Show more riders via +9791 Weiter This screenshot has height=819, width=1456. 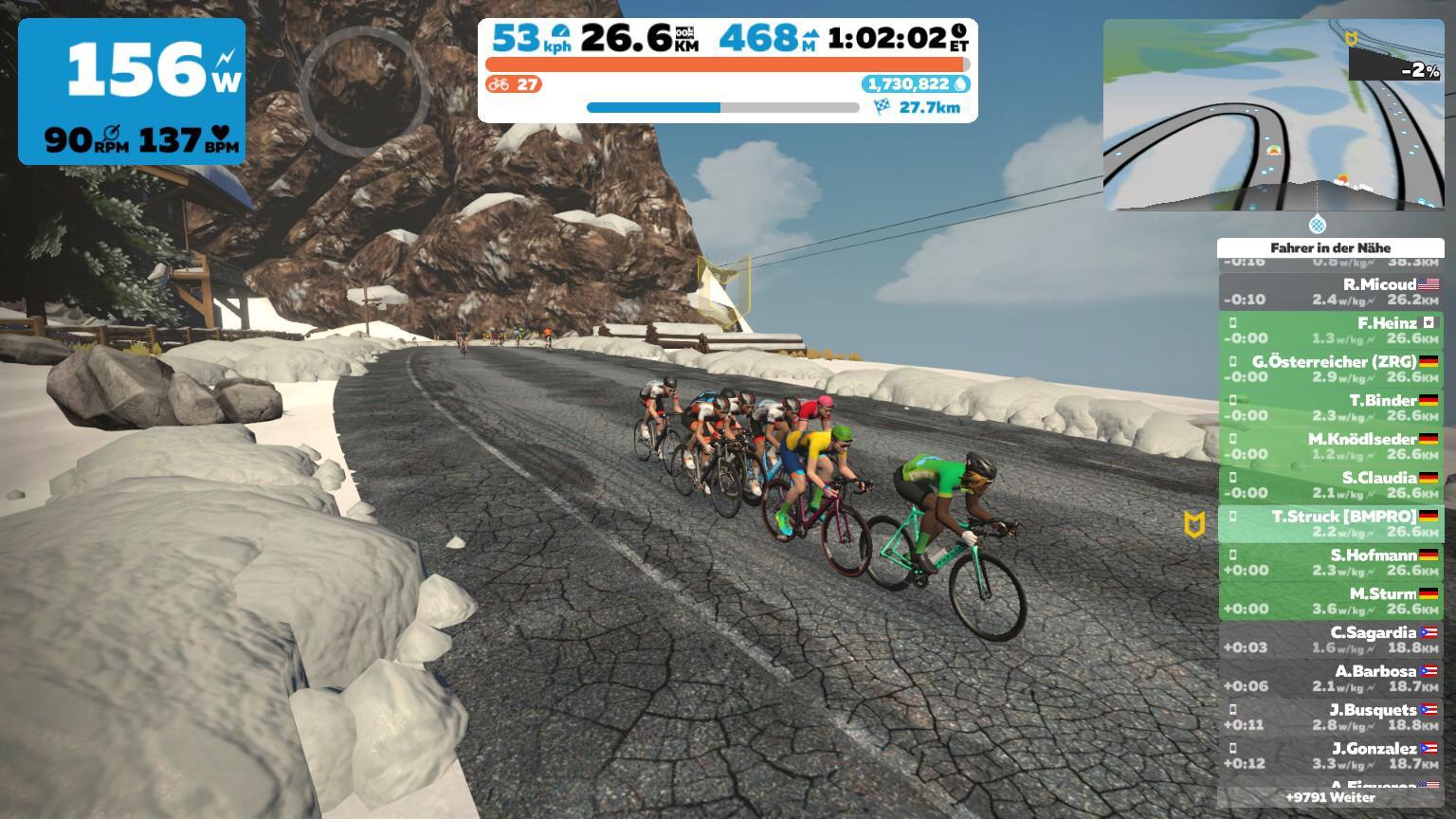[1330, 797]
